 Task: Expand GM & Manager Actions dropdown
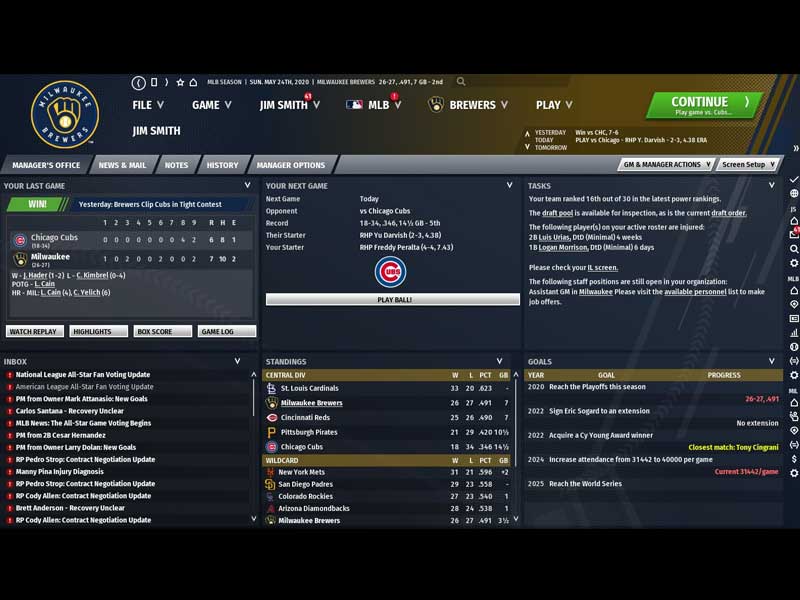click(666, 164)
